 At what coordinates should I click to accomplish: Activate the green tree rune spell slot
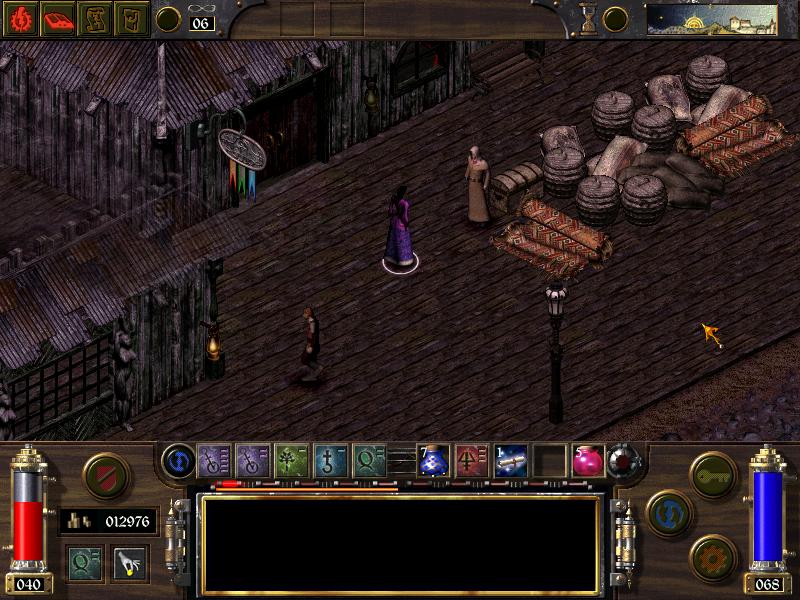click(x=292, y=461)
